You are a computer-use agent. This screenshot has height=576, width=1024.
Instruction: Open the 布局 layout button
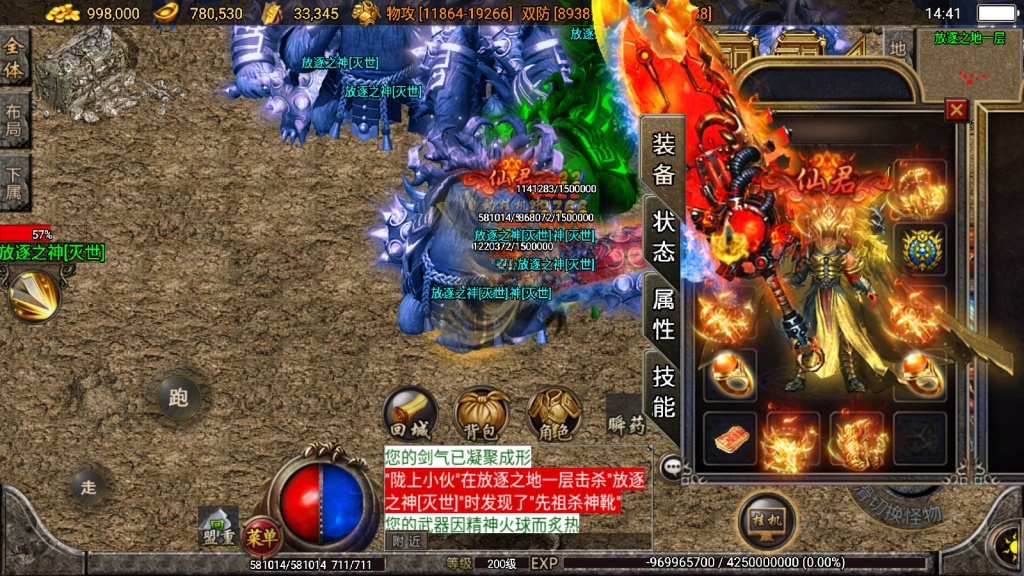(14, 121)
